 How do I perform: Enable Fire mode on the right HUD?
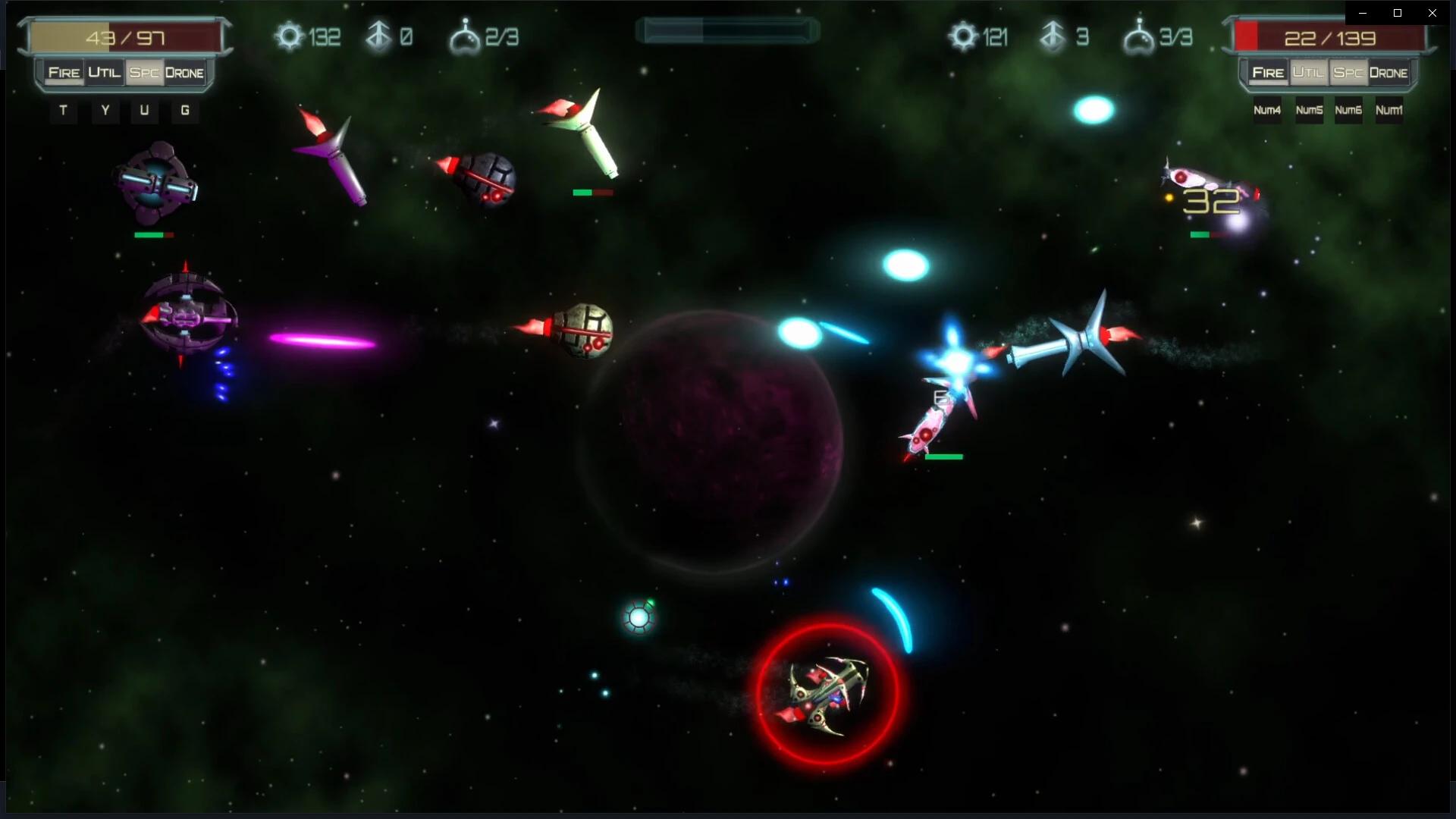point(1266,73)
